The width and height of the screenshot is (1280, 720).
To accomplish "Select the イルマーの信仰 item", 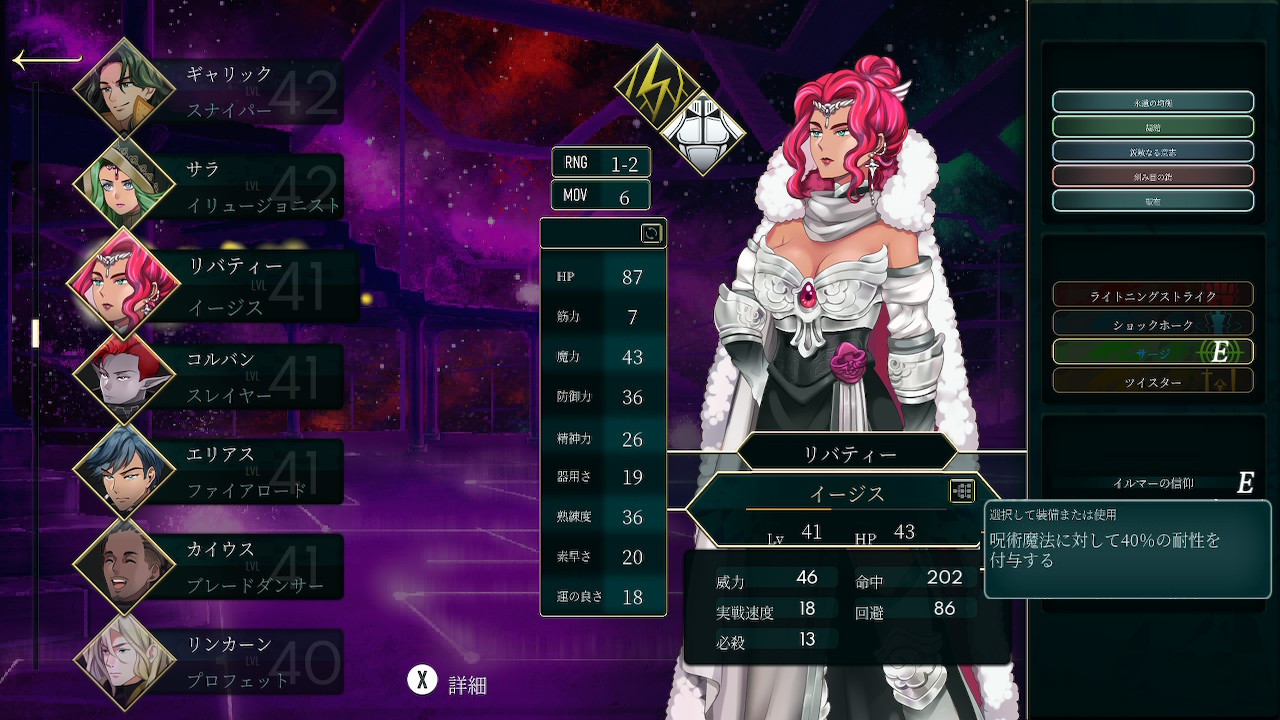I will (1152, 483).
